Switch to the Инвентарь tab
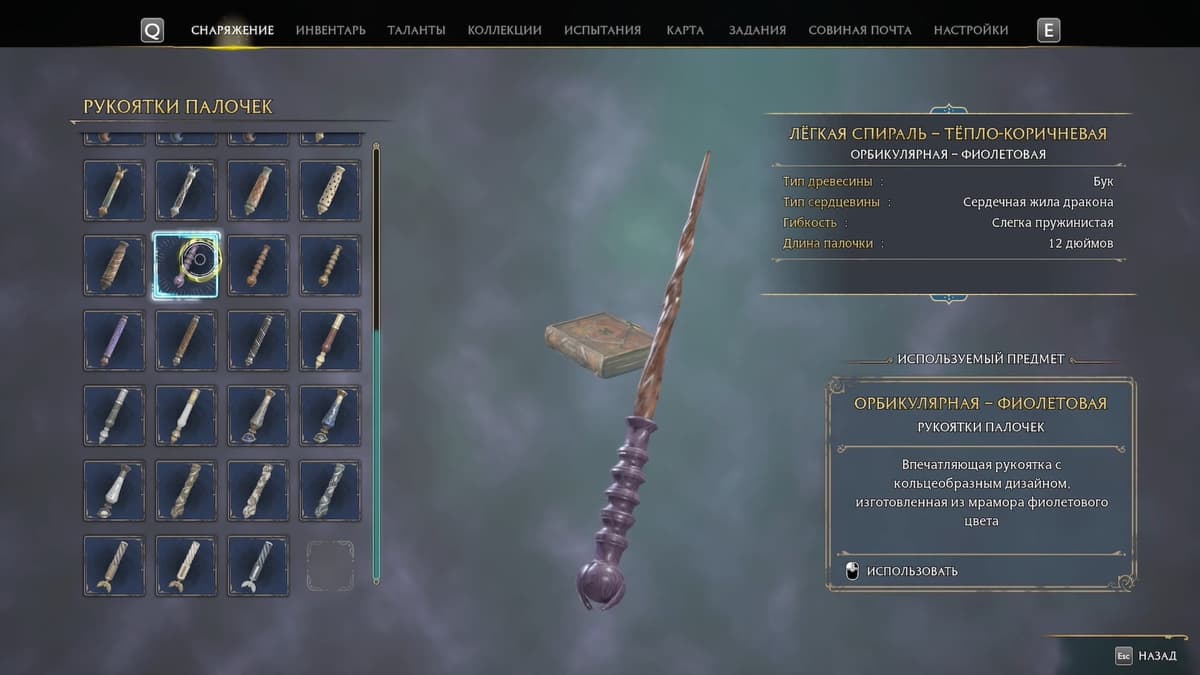The height and width of the screenshot is (675, 1200). 330,30
